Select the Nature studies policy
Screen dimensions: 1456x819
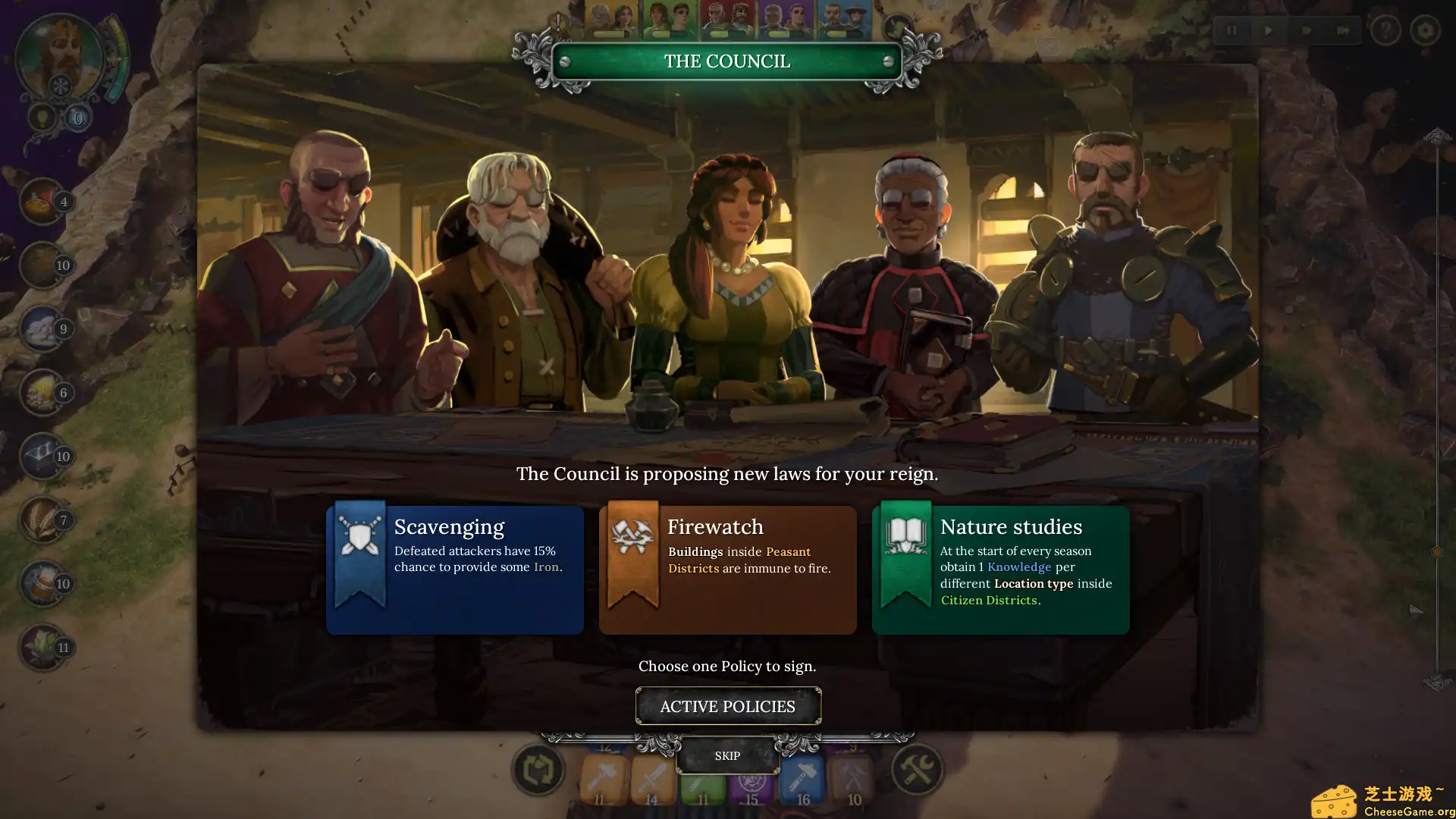pyautogui.click(x=1001, y=569)
